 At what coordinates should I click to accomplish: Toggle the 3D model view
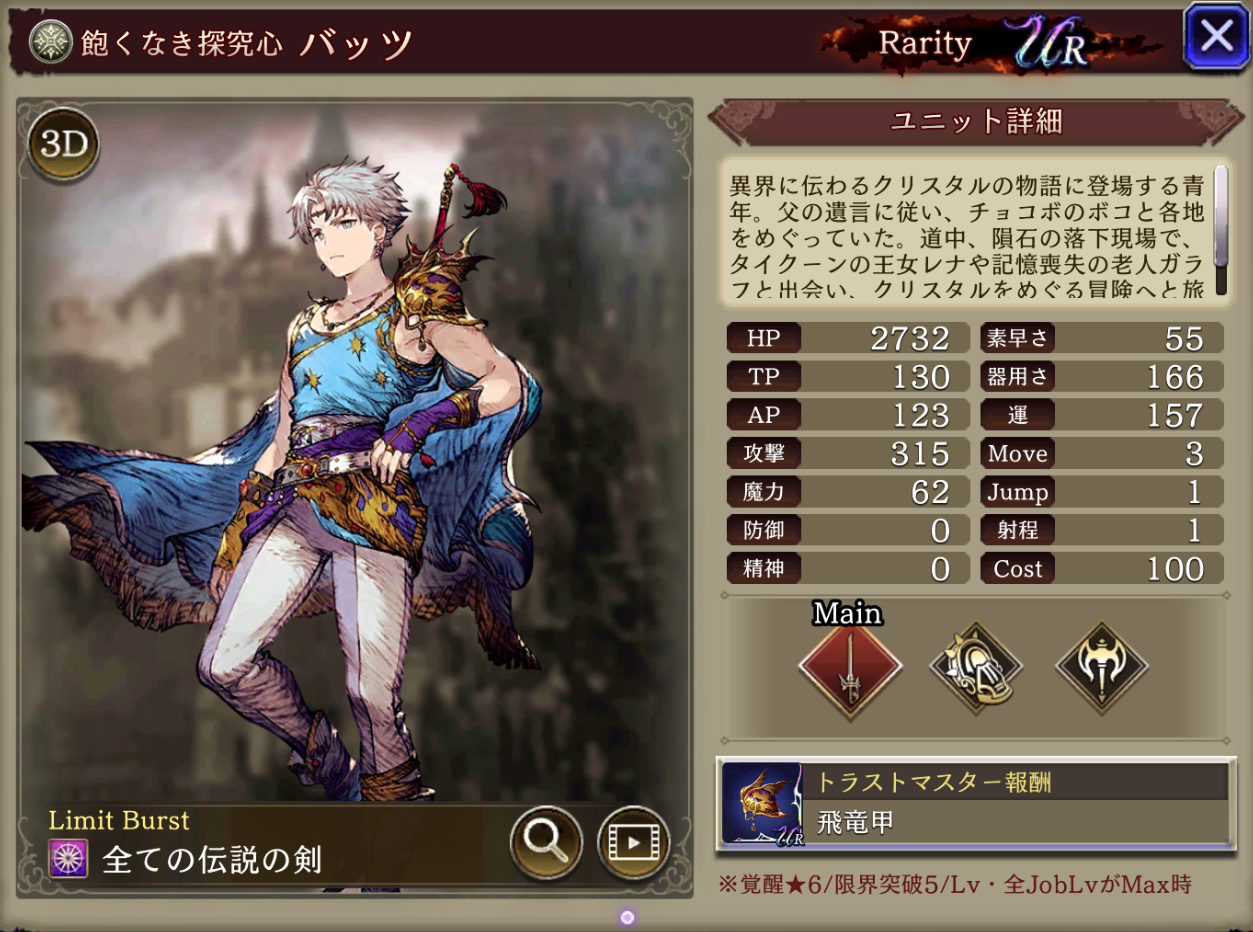pos(65,145)
